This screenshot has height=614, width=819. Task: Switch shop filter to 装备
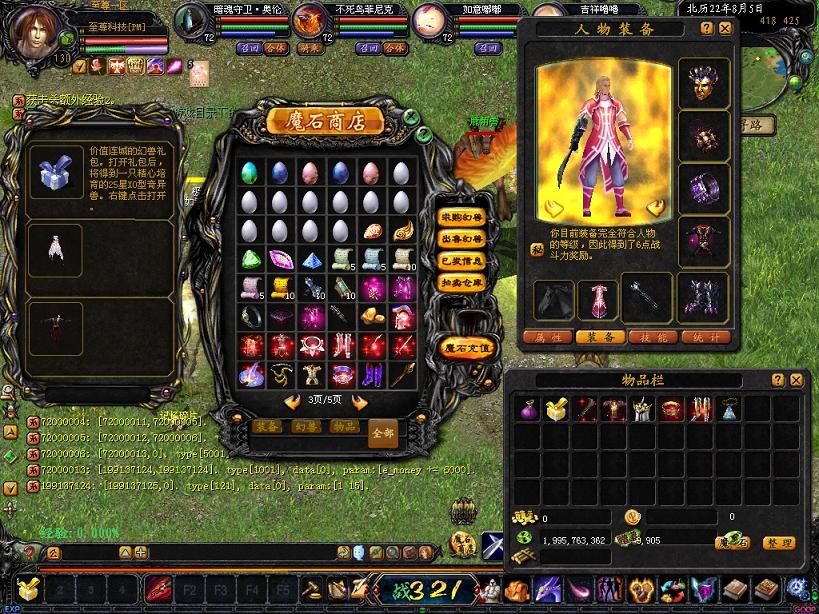266,427
